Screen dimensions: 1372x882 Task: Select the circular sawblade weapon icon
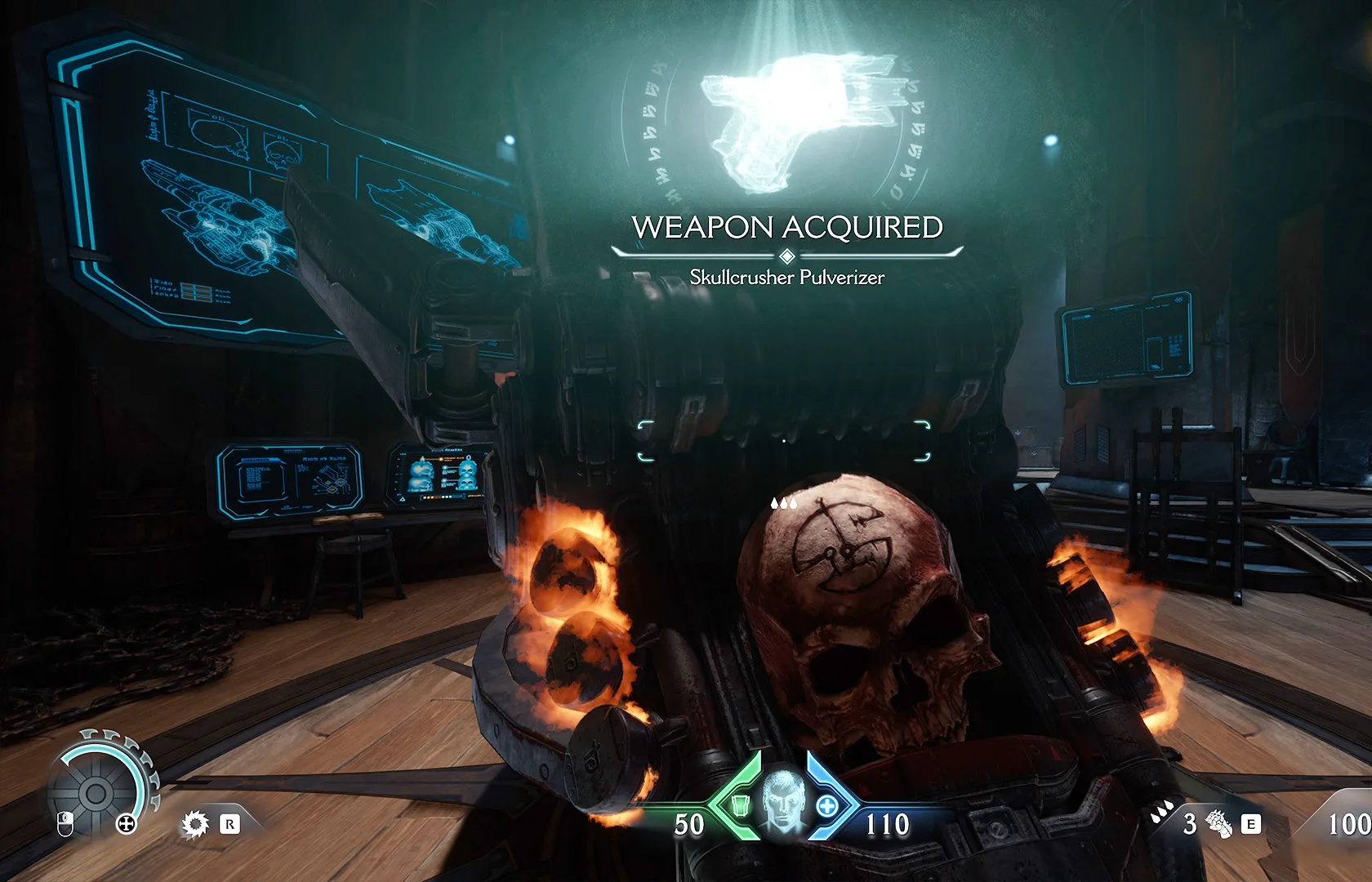[x=194, y=825]
